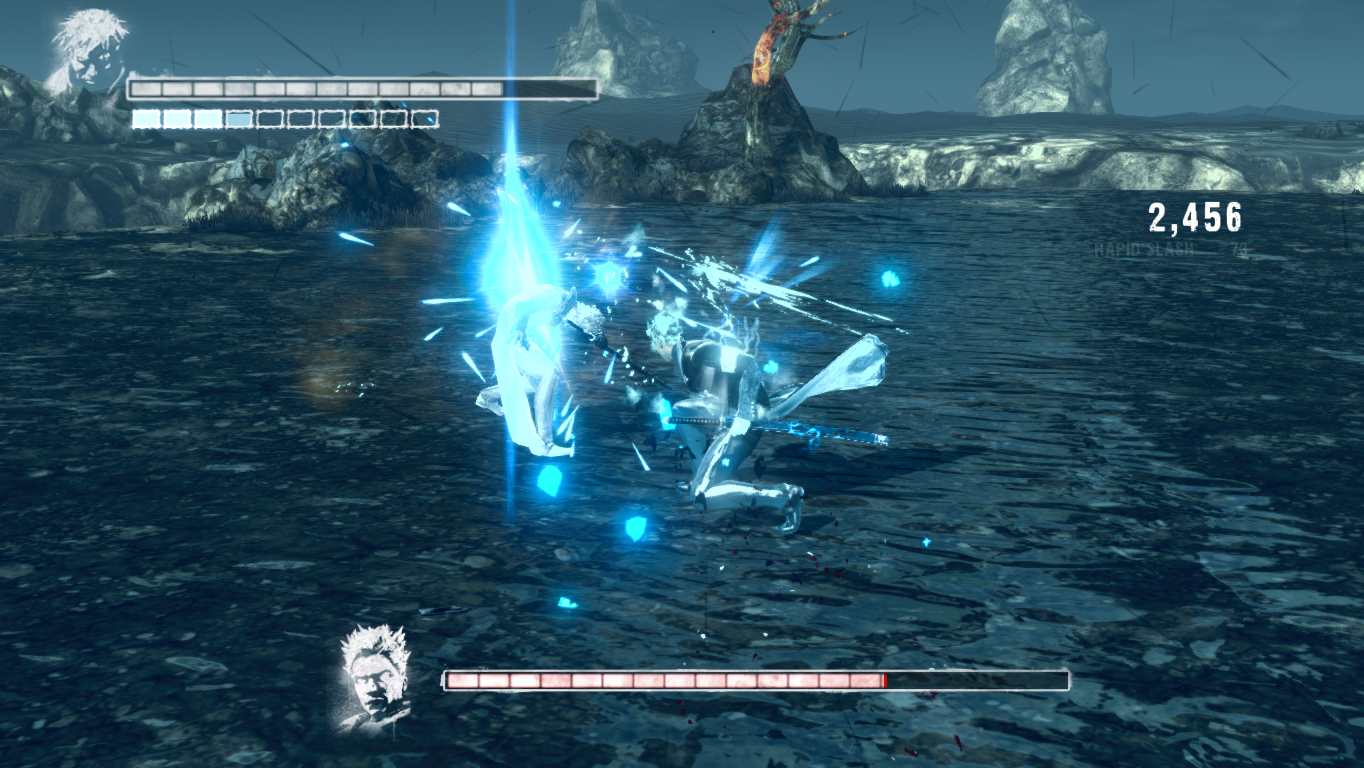The width and height of the screenshot is (1364, 768).
Task: Click Vergil's player portrait icon
Action: point(87,52)
